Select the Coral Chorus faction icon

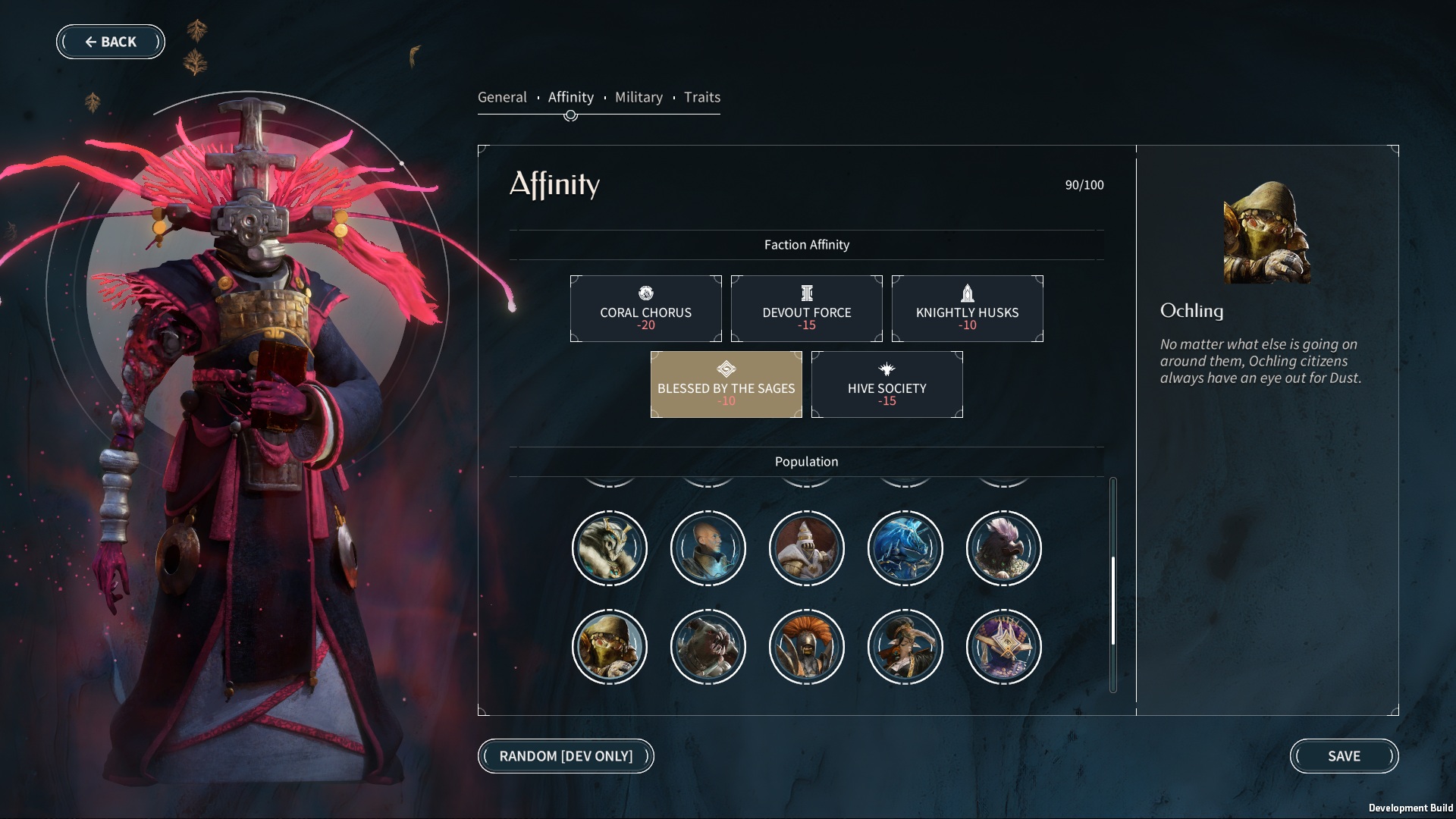point(645,292)
